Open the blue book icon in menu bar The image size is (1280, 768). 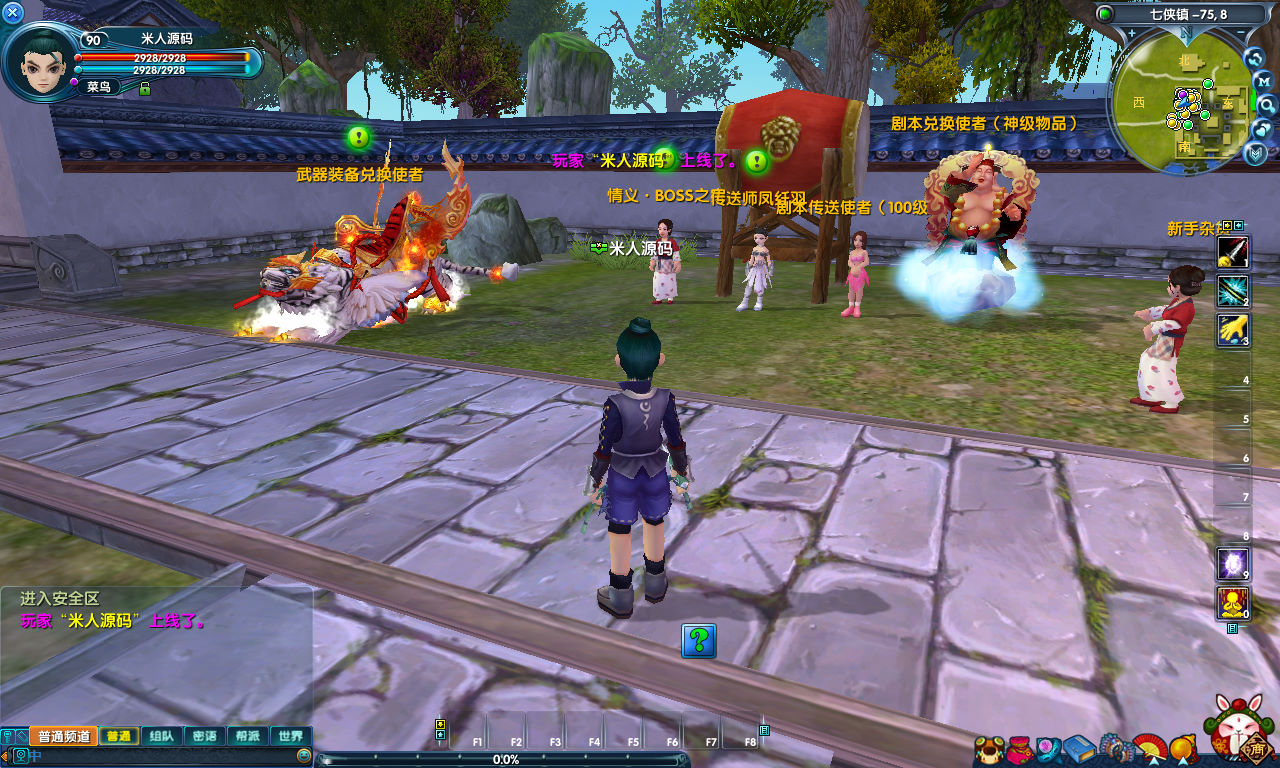(x=1078, y=748)
